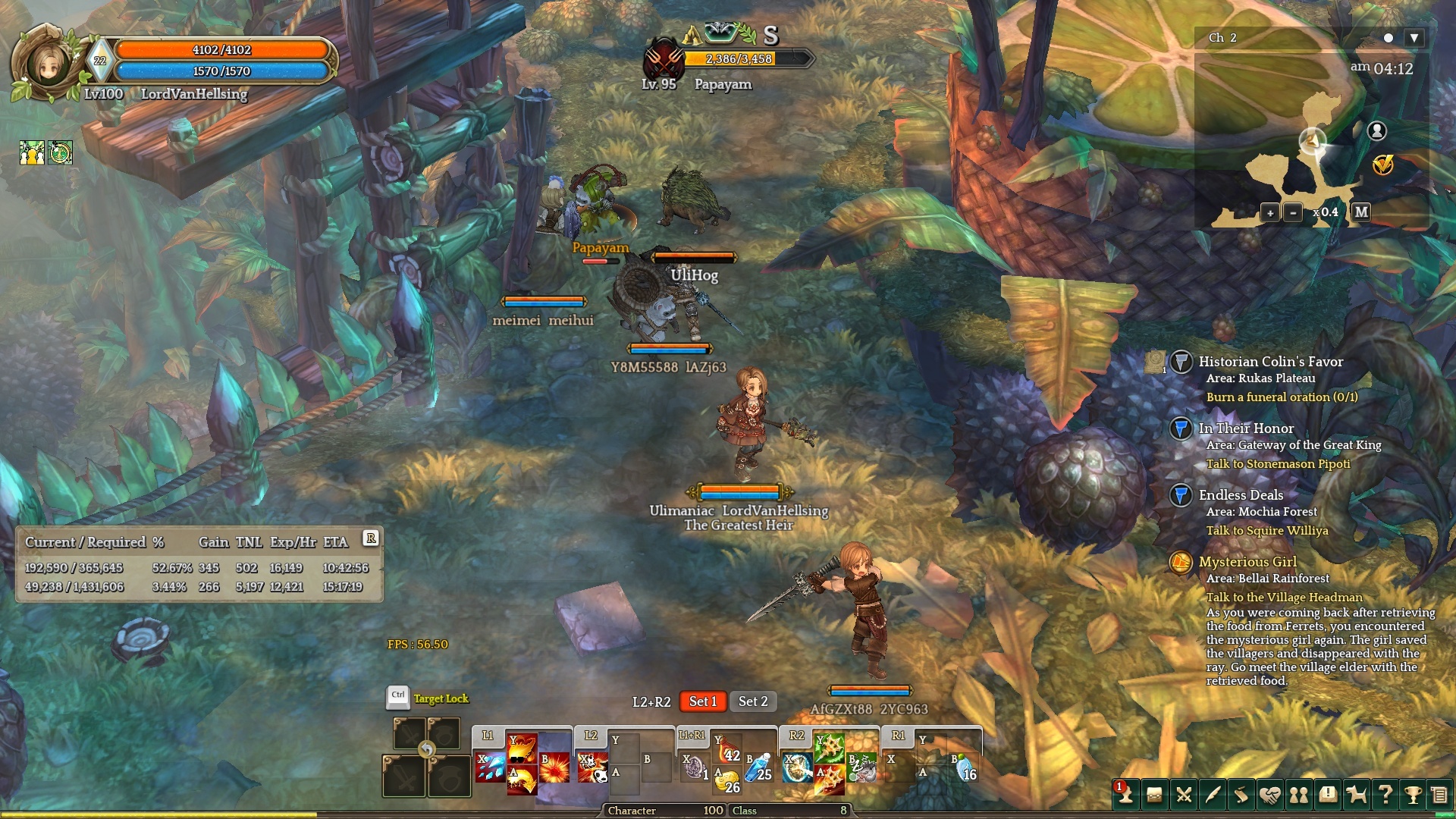Switch hotbar to Set 2
Viewport: 1456px width, 819px height.
(753, 701)
